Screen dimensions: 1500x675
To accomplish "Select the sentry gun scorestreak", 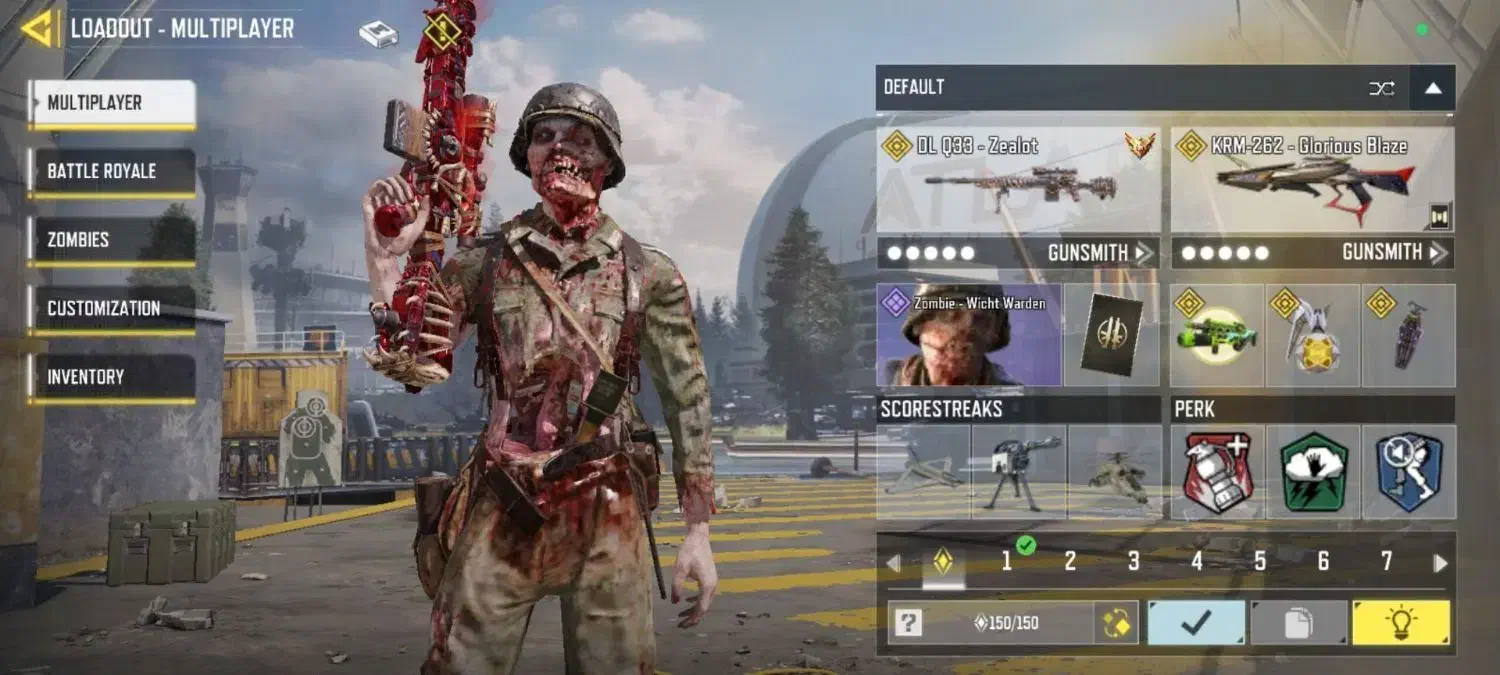I will pos(1018,472).
